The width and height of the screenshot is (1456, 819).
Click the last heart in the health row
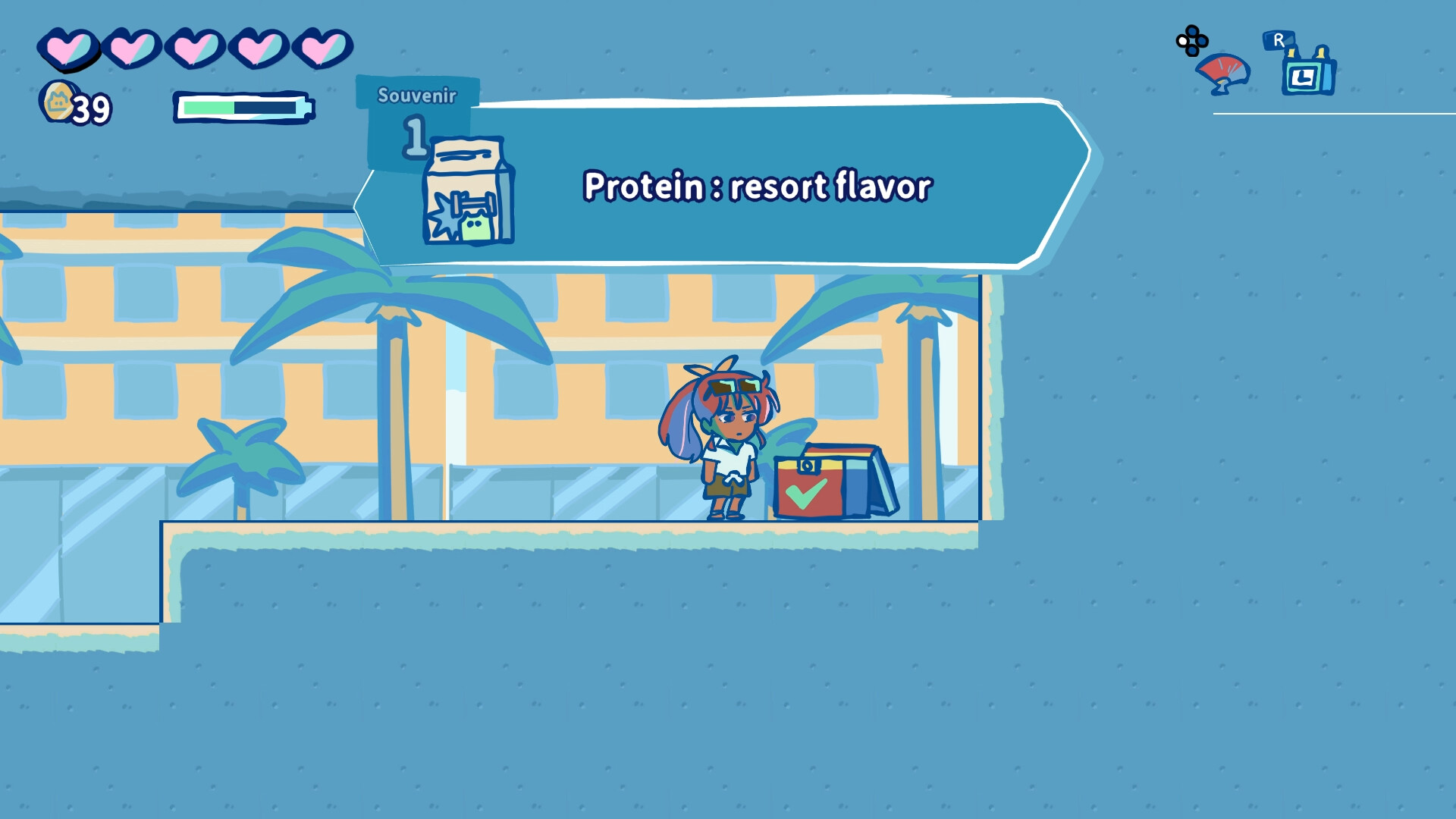(325, 48)
